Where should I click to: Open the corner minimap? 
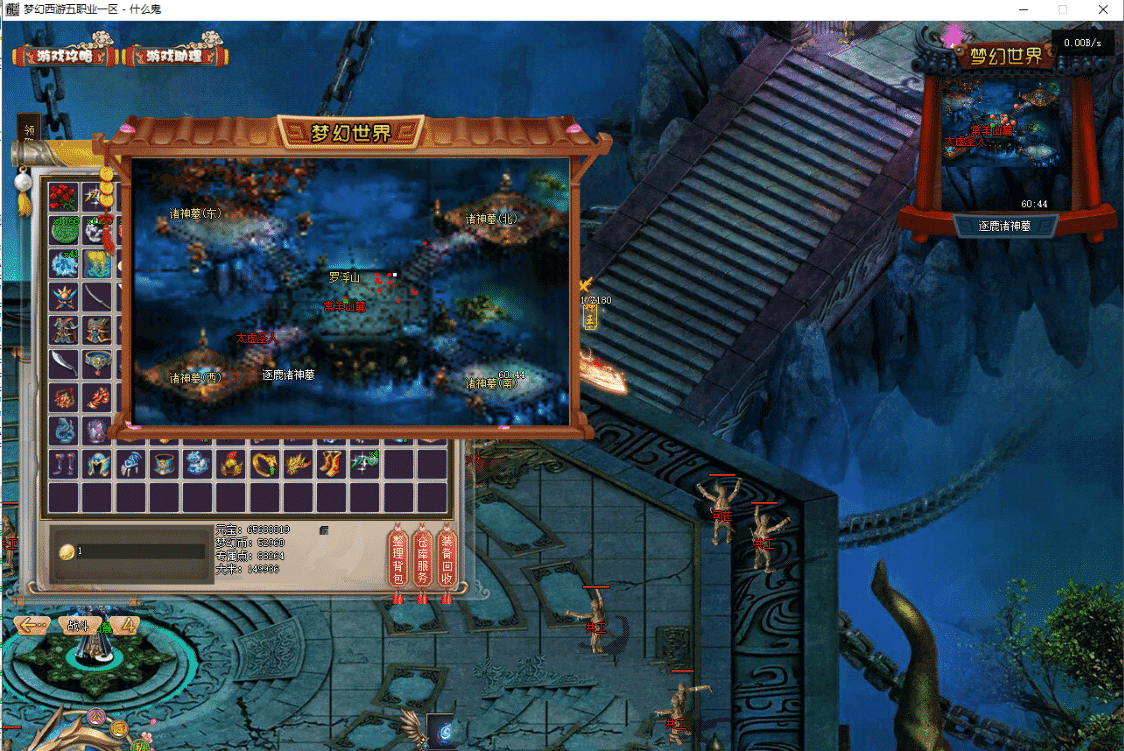coord(1006,140)
